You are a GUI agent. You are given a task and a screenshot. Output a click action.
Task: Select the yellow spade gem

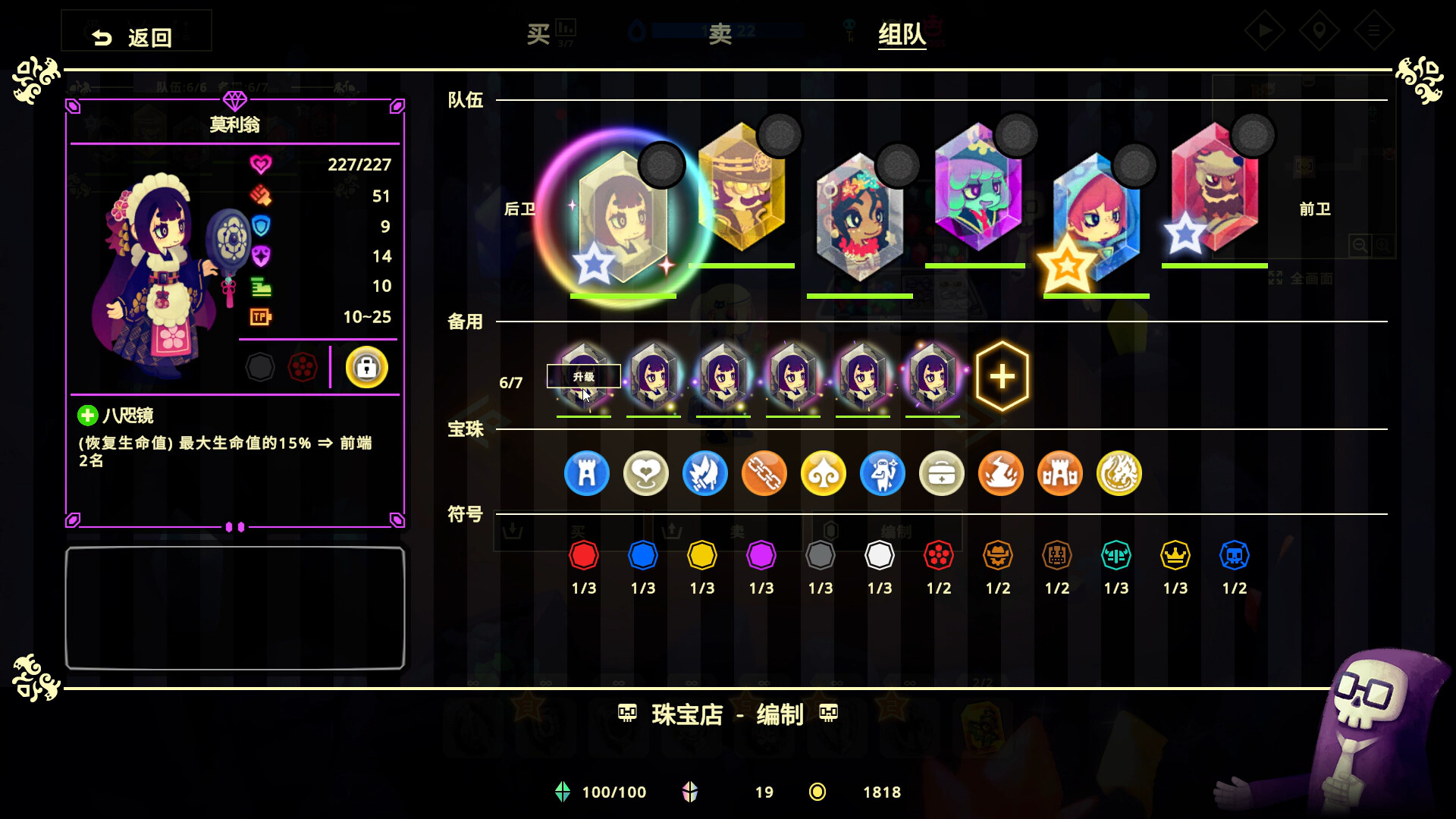click(824, 473)
